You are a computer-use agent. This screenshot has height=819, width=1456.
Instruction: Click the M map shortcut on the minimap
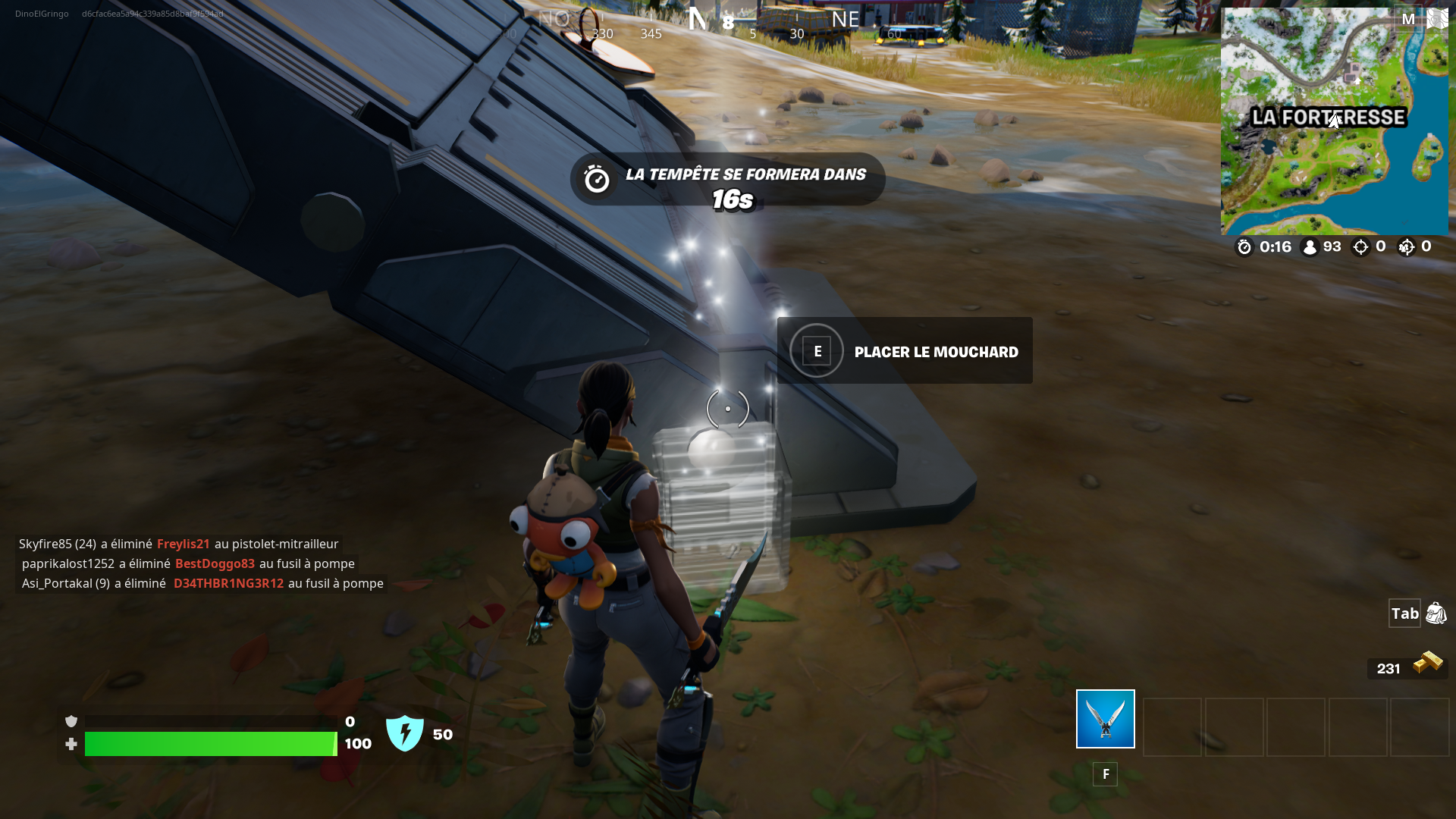1409,19
